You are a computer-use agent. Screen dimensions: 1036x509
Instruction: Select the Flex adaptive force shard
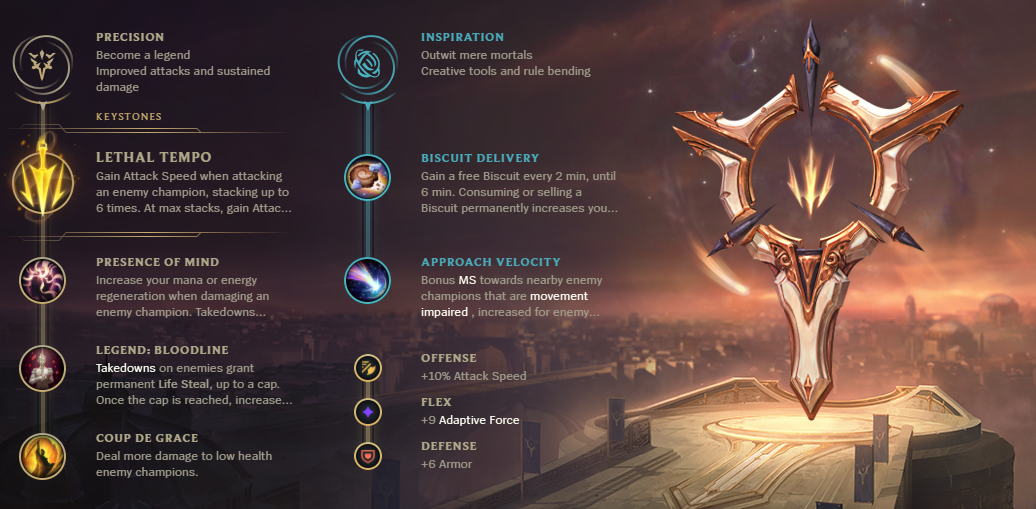point(367,411)
